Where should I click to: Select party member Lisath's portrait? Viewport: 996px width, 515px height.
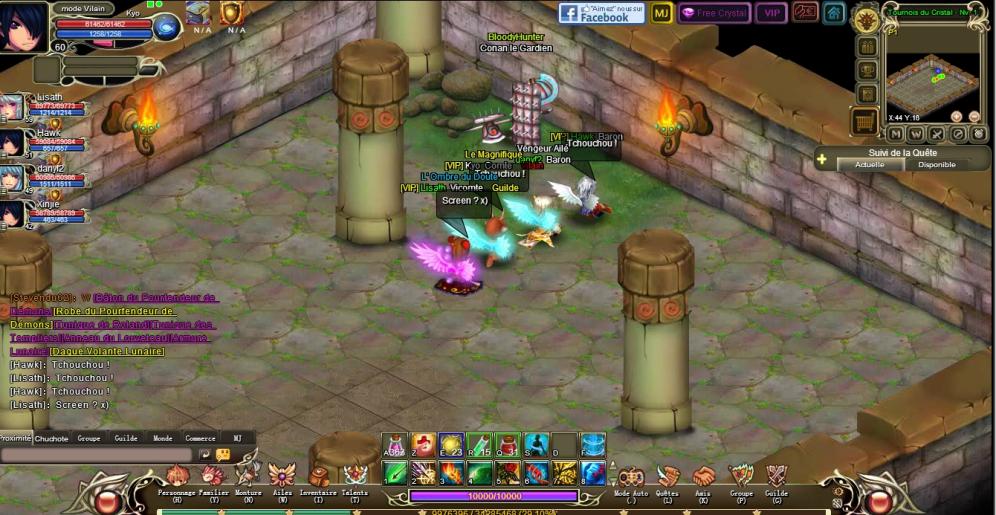[12, 107]
